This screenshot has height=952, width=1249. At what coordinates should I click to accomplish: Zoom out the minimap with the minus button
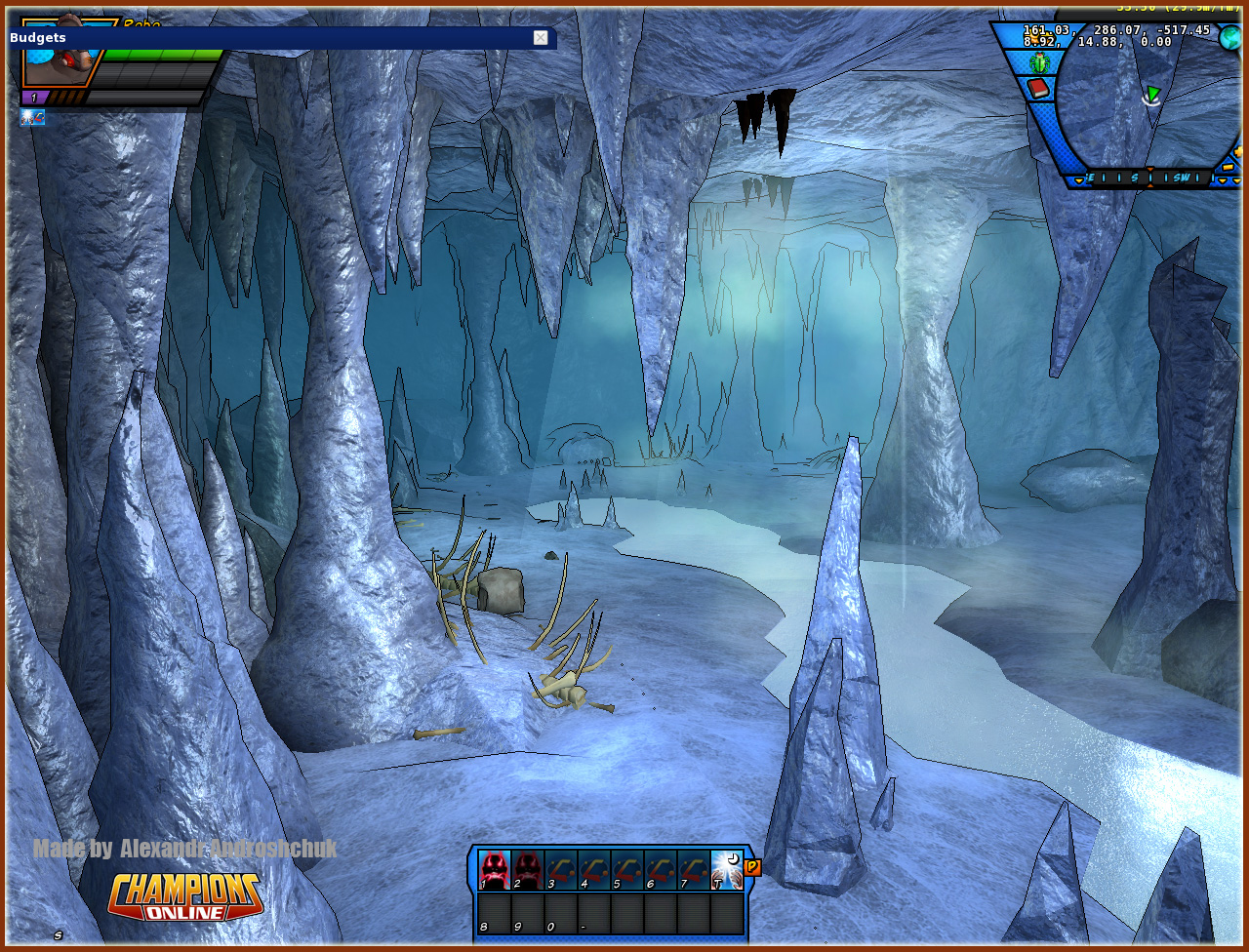tap(1228, 167)
